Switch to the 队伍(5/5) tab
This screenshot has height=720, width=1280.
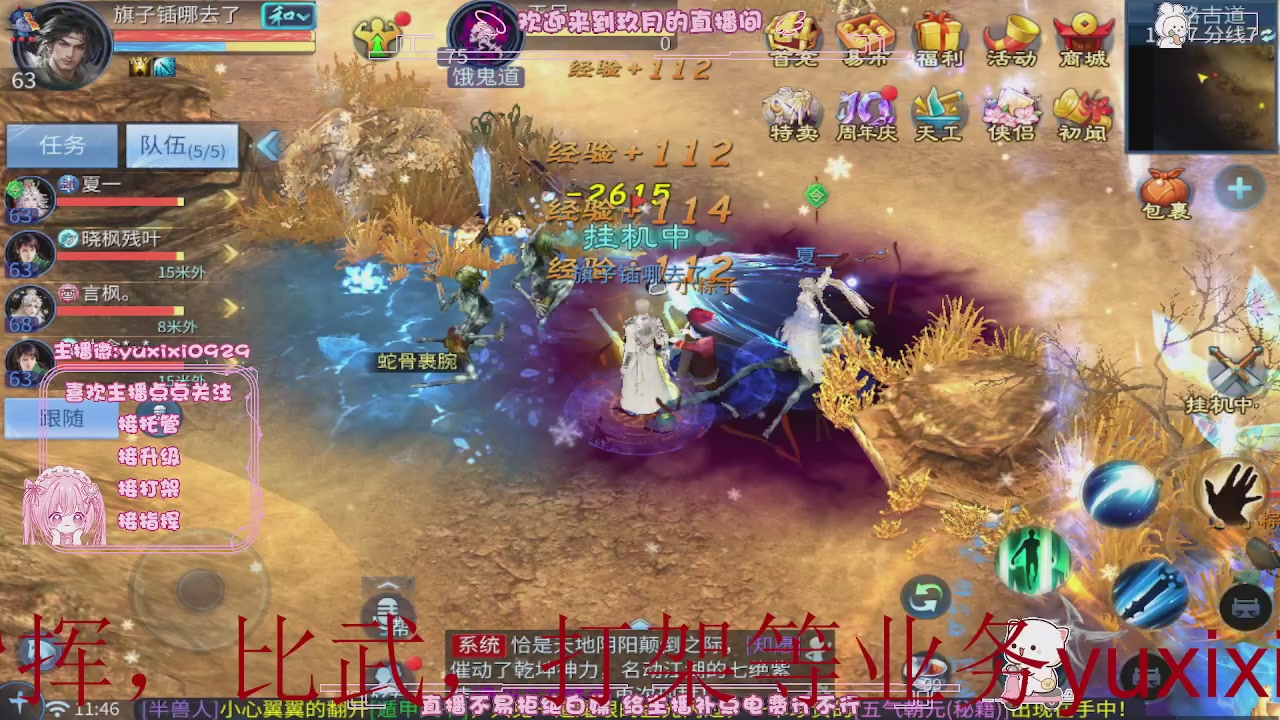coord(181,146)
